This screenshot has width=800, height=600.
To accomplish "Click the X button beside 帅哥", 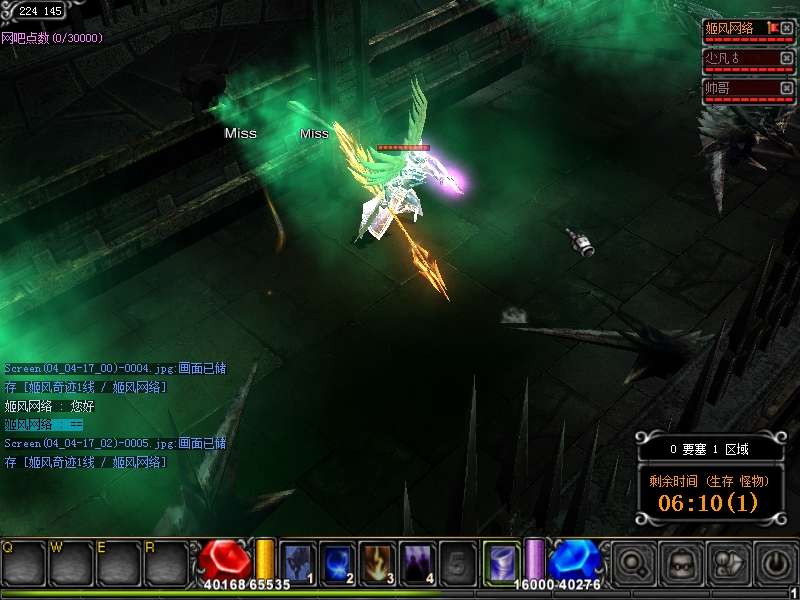I will [787, 88].
